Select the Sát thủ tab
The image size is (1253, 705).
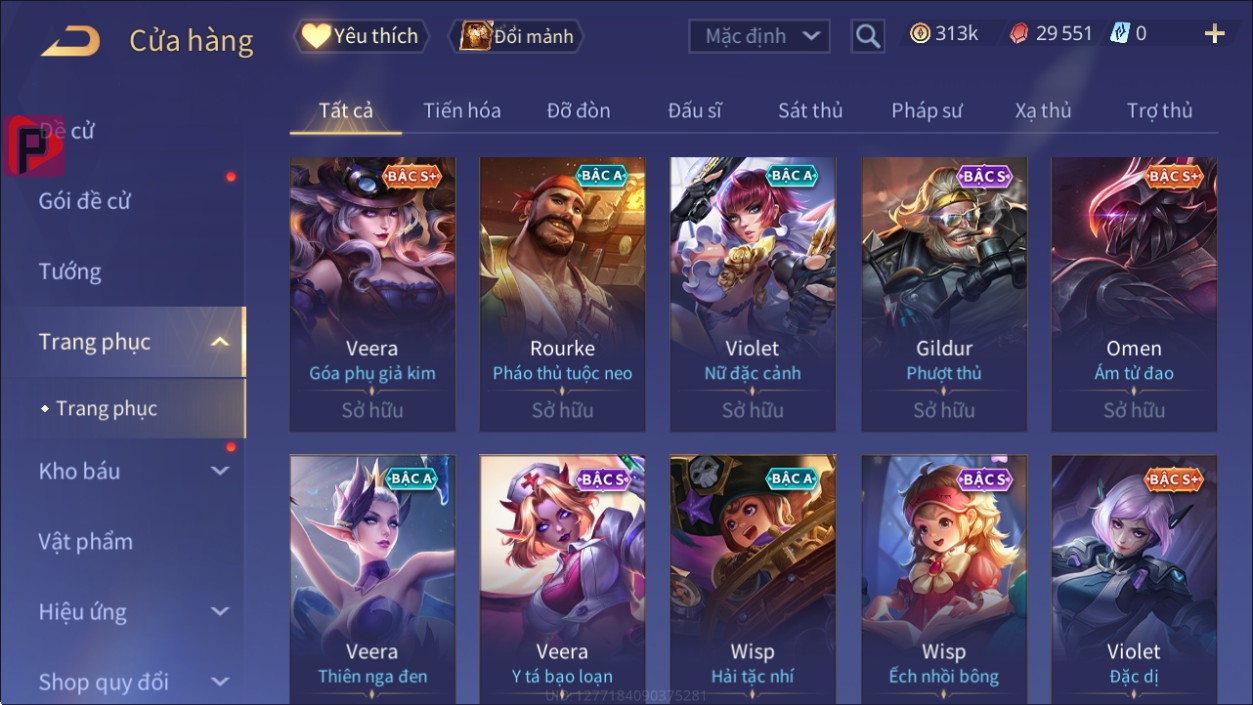pyautogui.click(x=810, y=111)
